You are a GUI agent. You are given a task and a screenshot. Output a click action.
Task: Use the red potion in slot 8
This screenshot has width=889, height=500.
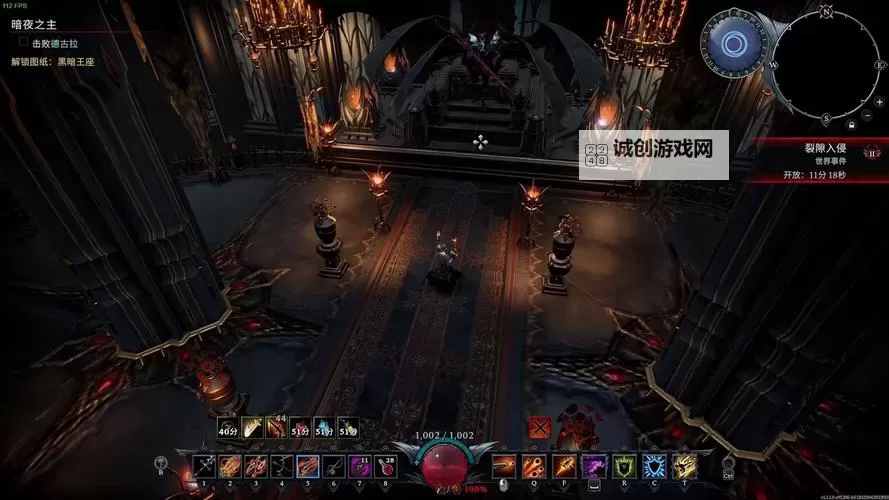coord(384,465)
